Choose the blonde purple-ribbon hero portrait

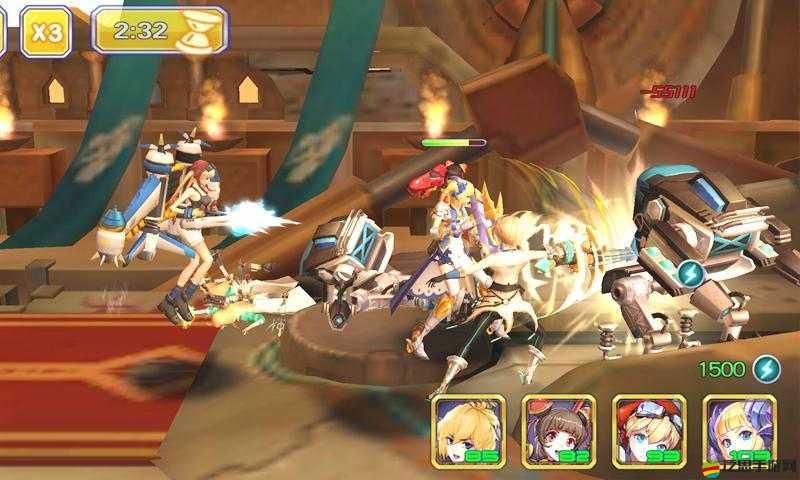[739, 431]
